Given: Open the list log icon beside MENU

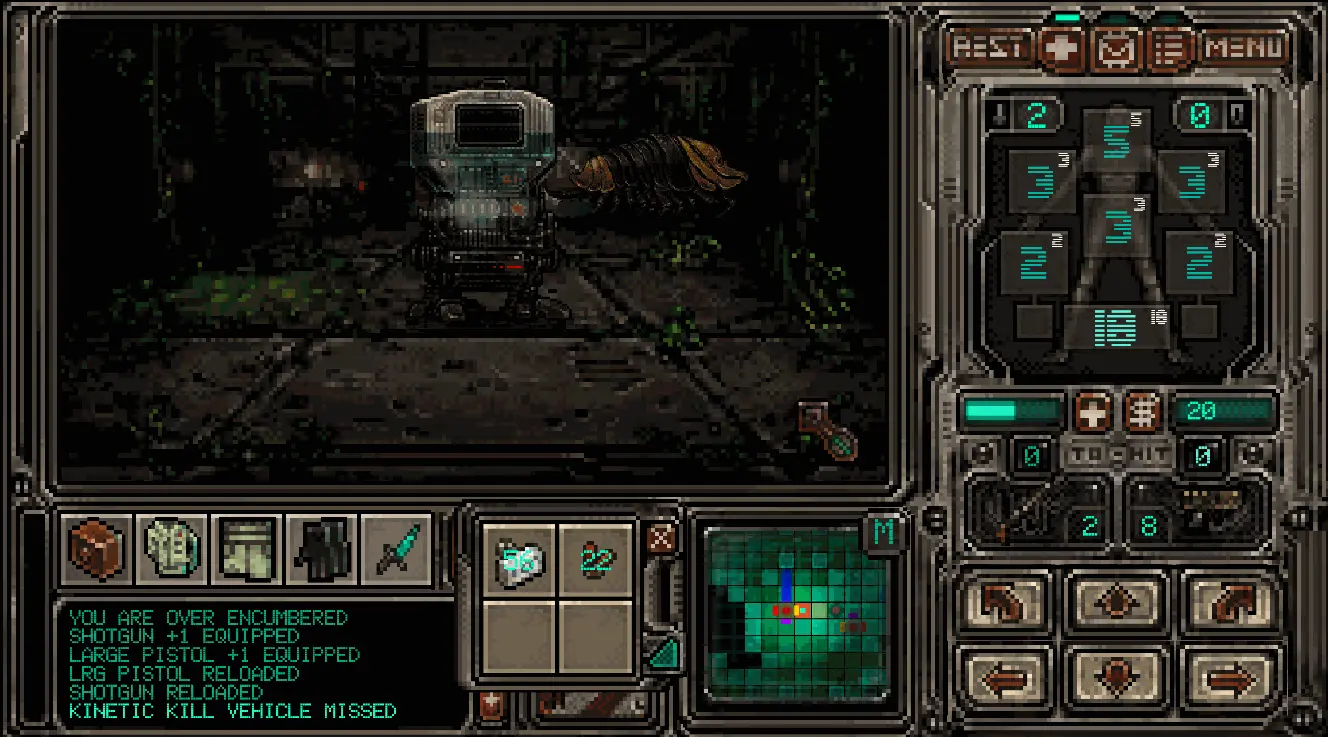Looking at the screenshot, I should 1170,48.
